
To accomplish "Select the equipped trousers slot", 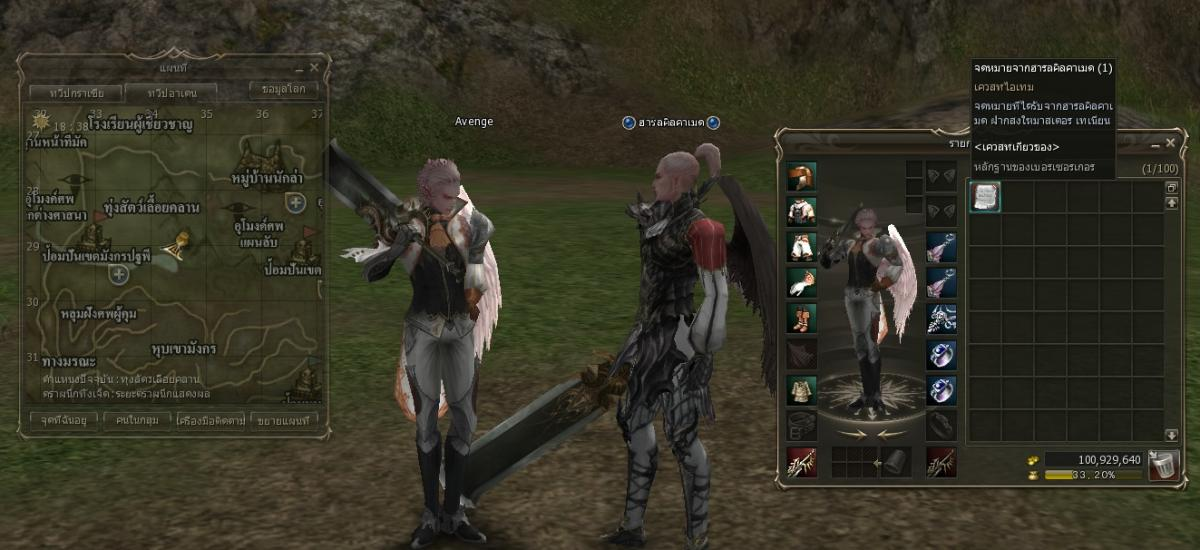I will (x=801, y=246).
